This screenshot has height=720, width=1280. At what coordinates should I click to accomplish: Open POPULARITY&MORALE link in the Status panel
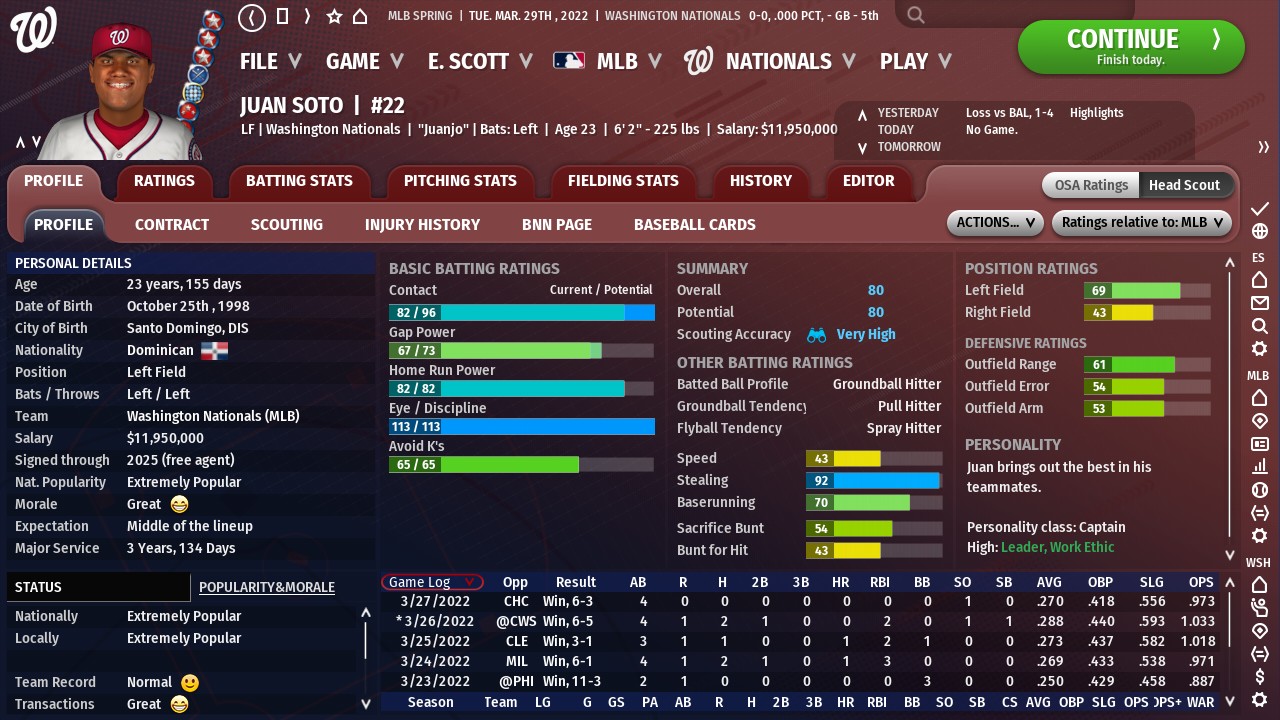click(x=266, y=587)
